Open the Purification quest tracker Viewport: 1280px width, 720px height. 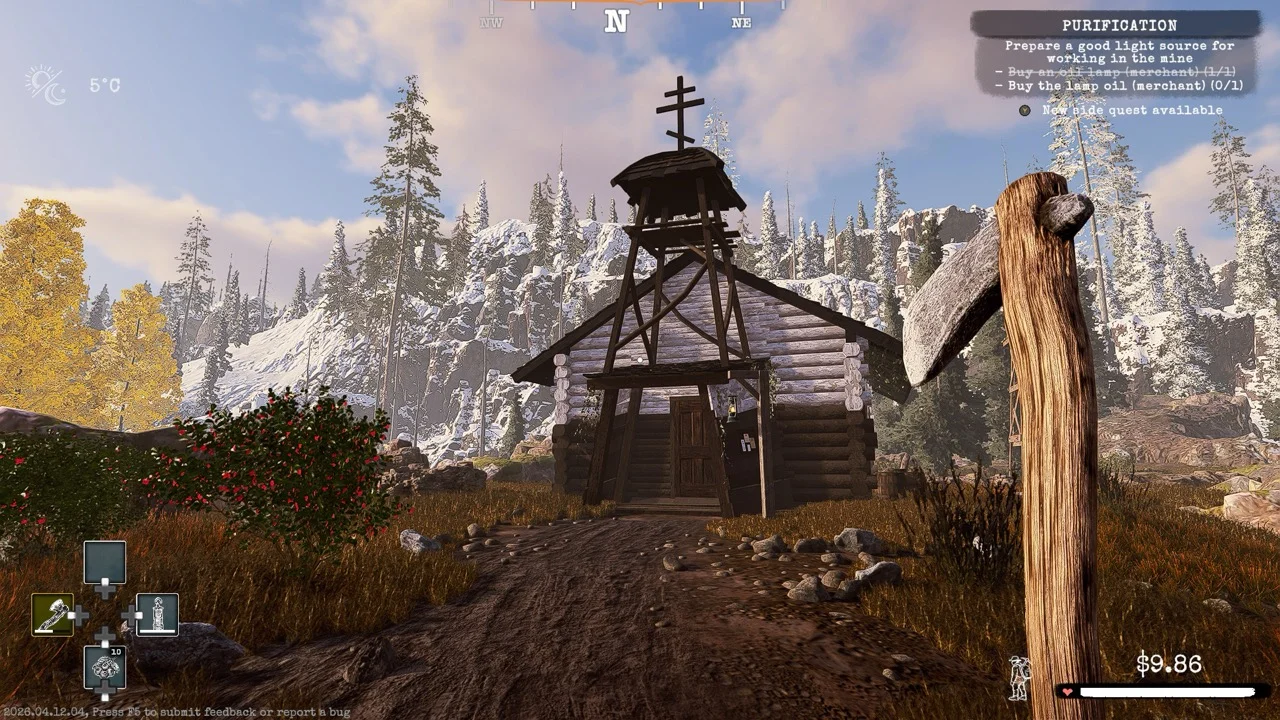(x=1118, y=25)
